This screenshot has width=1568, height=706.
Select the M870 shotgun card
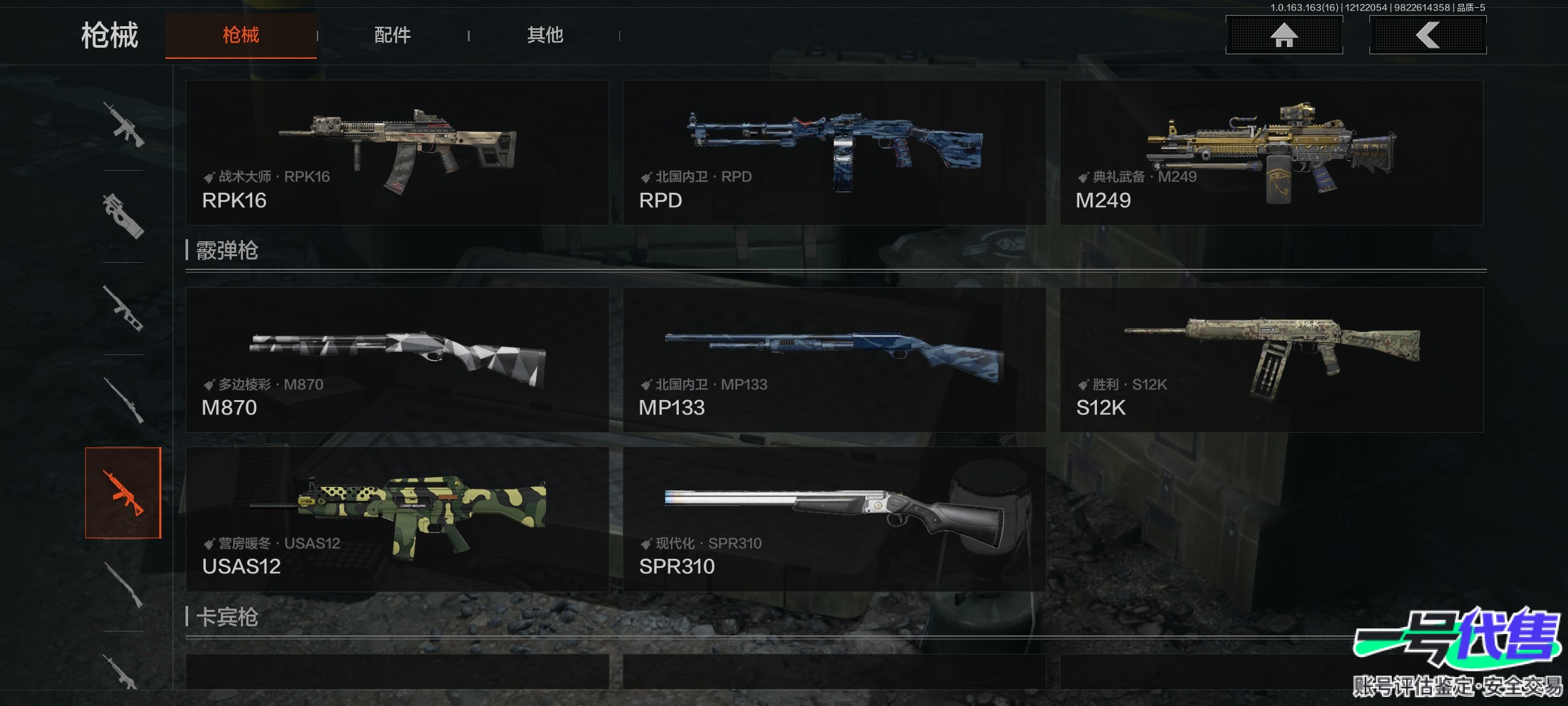pos(397,360)
